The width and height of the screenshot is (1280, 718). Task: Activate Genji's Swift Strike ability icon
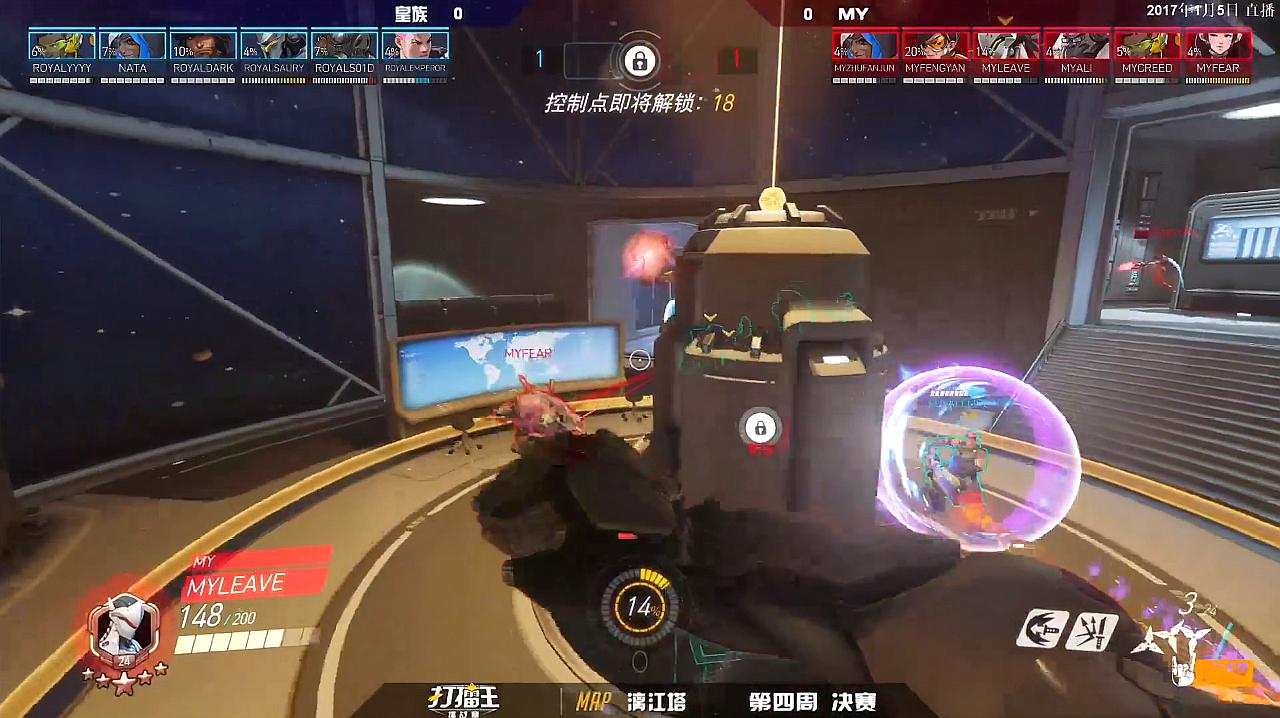(x=1041, y=630)
